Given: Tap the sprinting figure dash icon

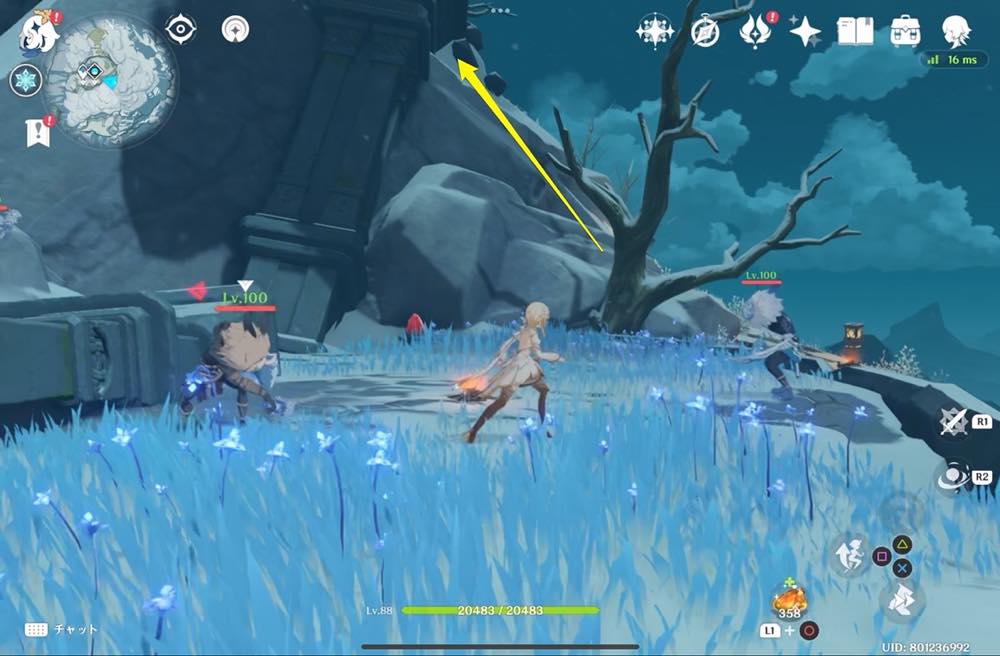Looking at the screenshot, I should coord(848,554).
